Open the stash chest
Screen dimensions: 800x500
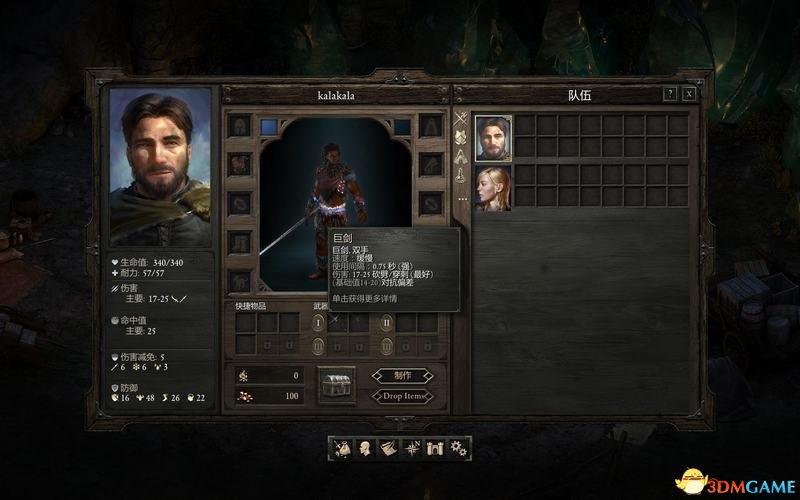click(336, 385)
